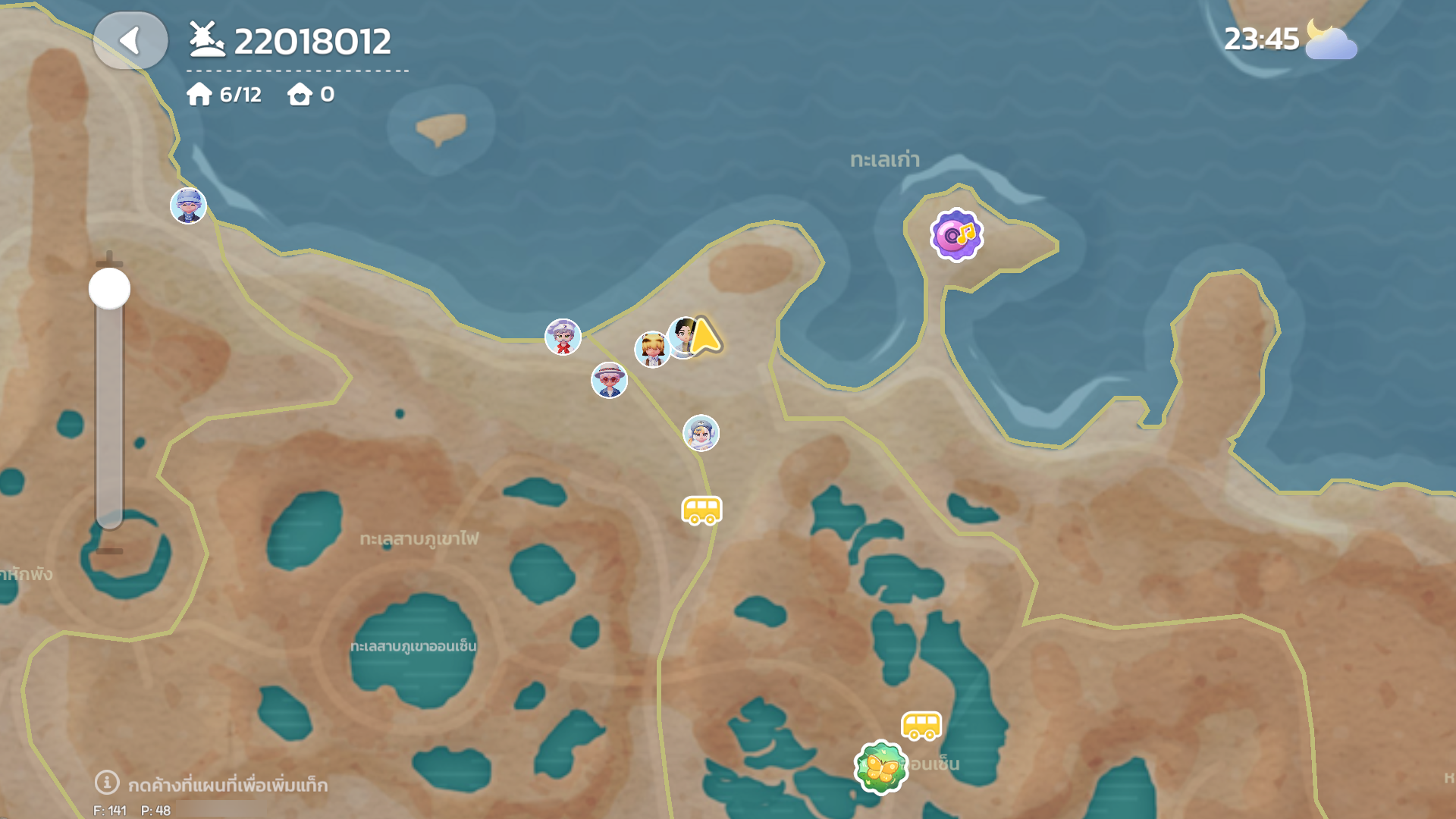Select the chef hat player avatar
Image resolution: width=1456 pixels, height=819 pixels.
[563, 337]
